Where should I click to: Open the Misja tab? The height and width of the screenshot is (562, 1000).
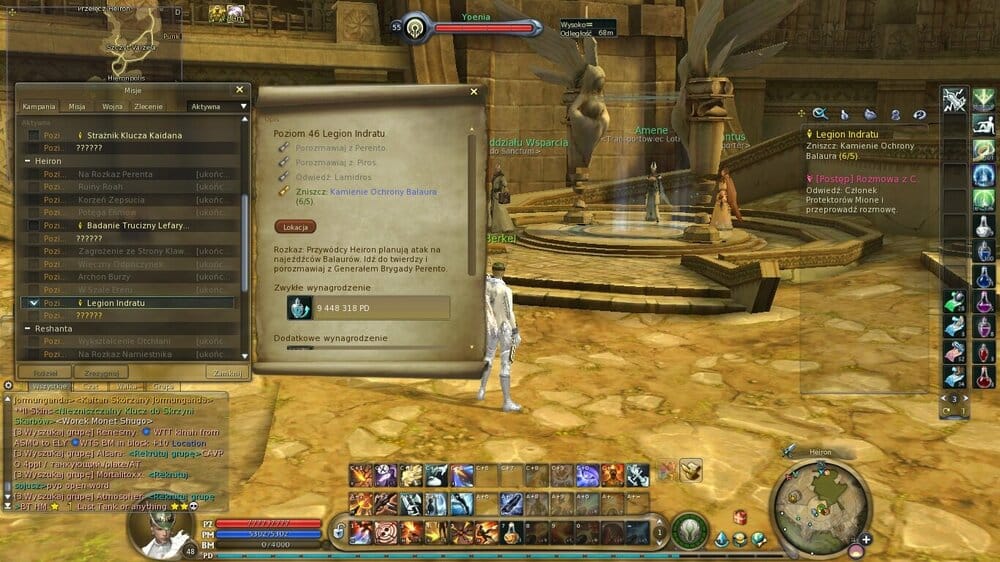[x=77, y=106]
